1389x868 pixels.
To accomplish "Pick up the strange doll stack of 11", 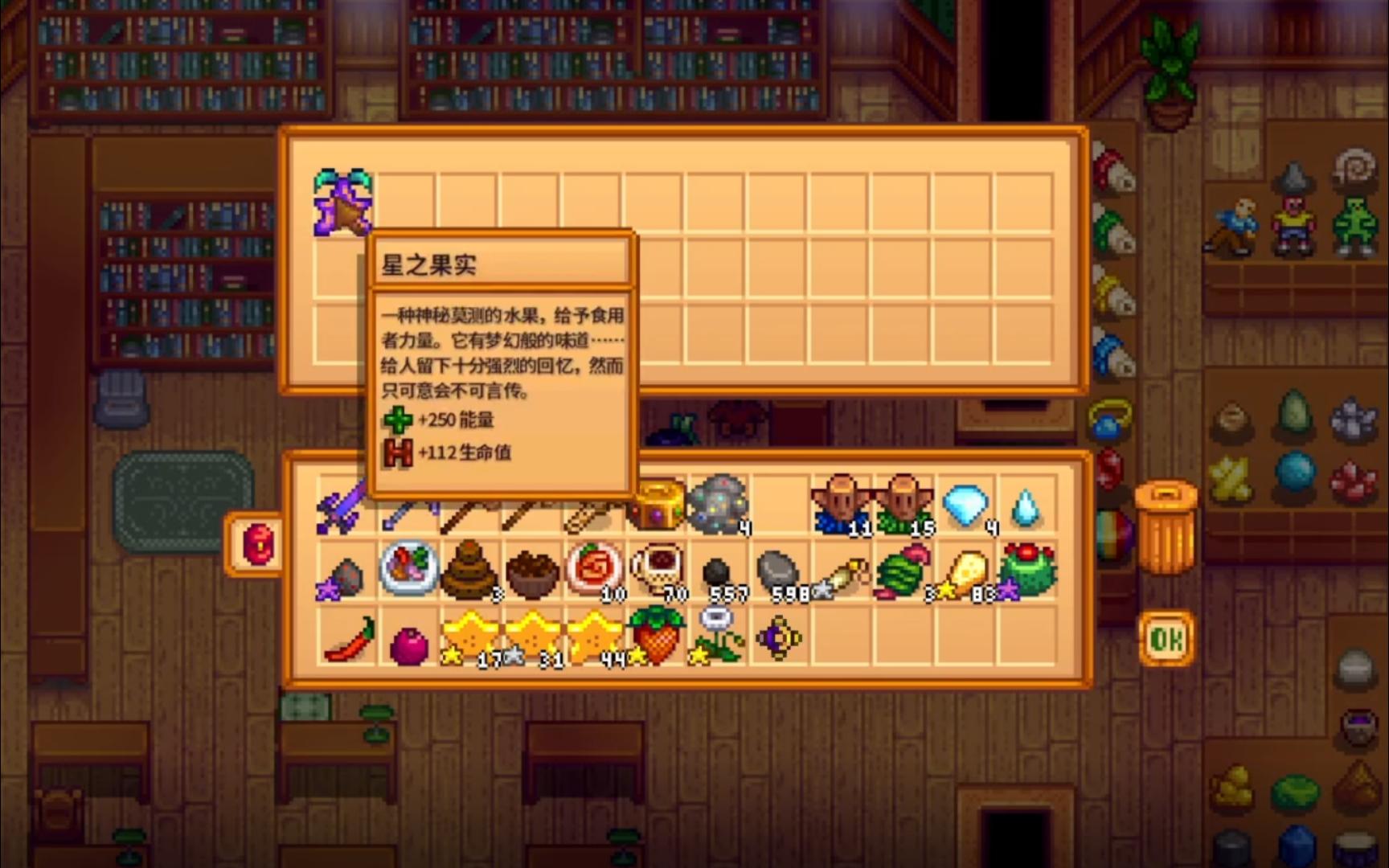I will (841, 505).
